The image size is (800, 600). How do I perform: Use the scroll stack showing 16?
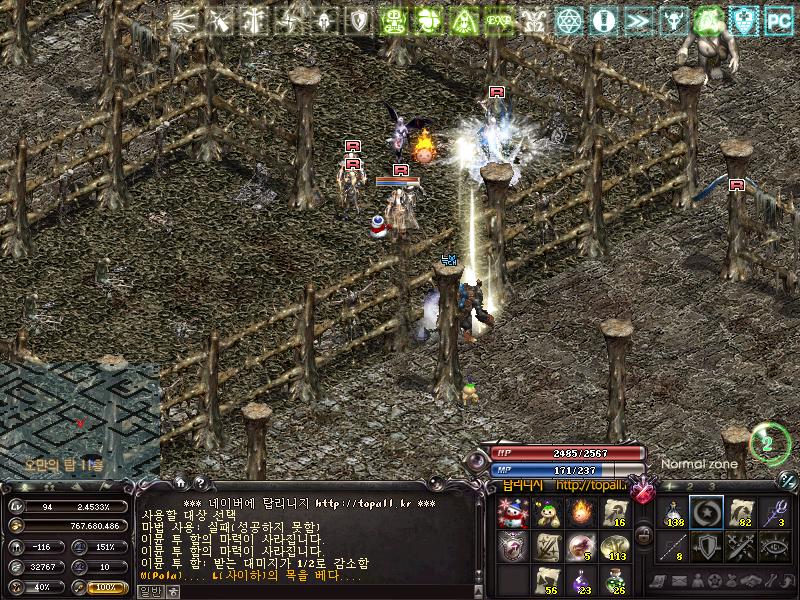point(614,513)
